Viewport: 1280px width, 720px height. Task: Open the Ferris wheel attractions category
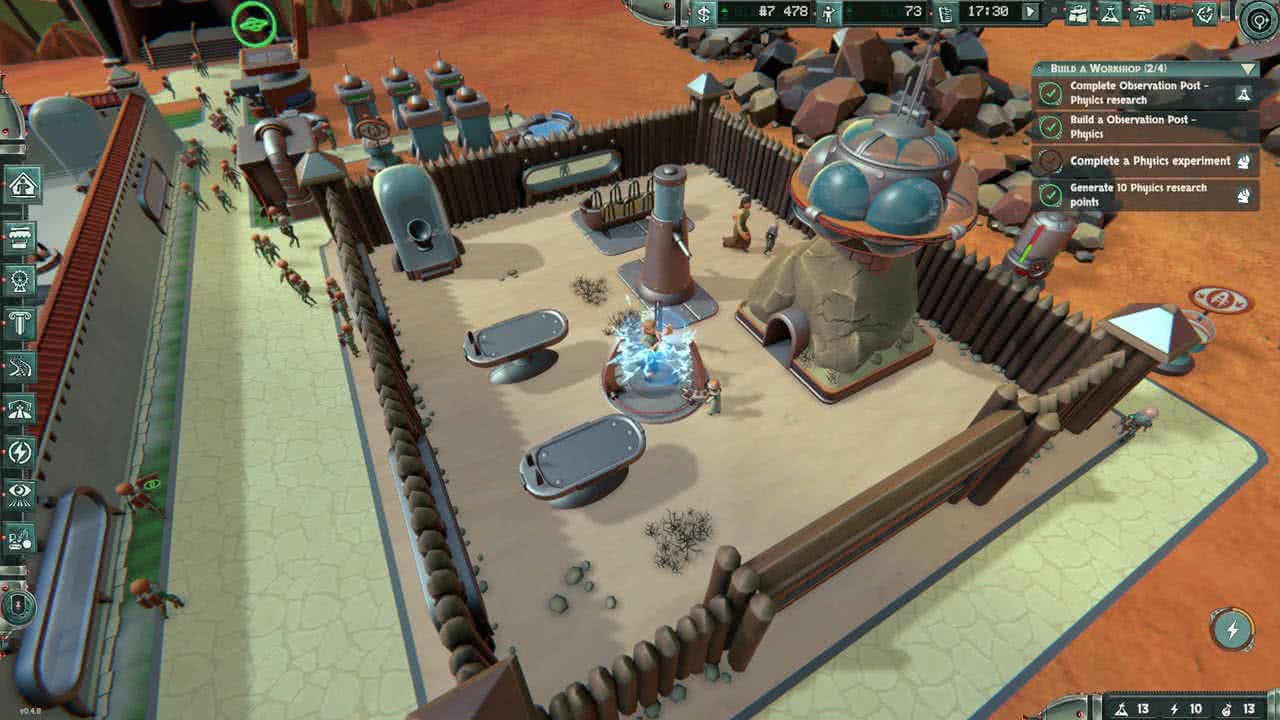[x=21, y=279]
